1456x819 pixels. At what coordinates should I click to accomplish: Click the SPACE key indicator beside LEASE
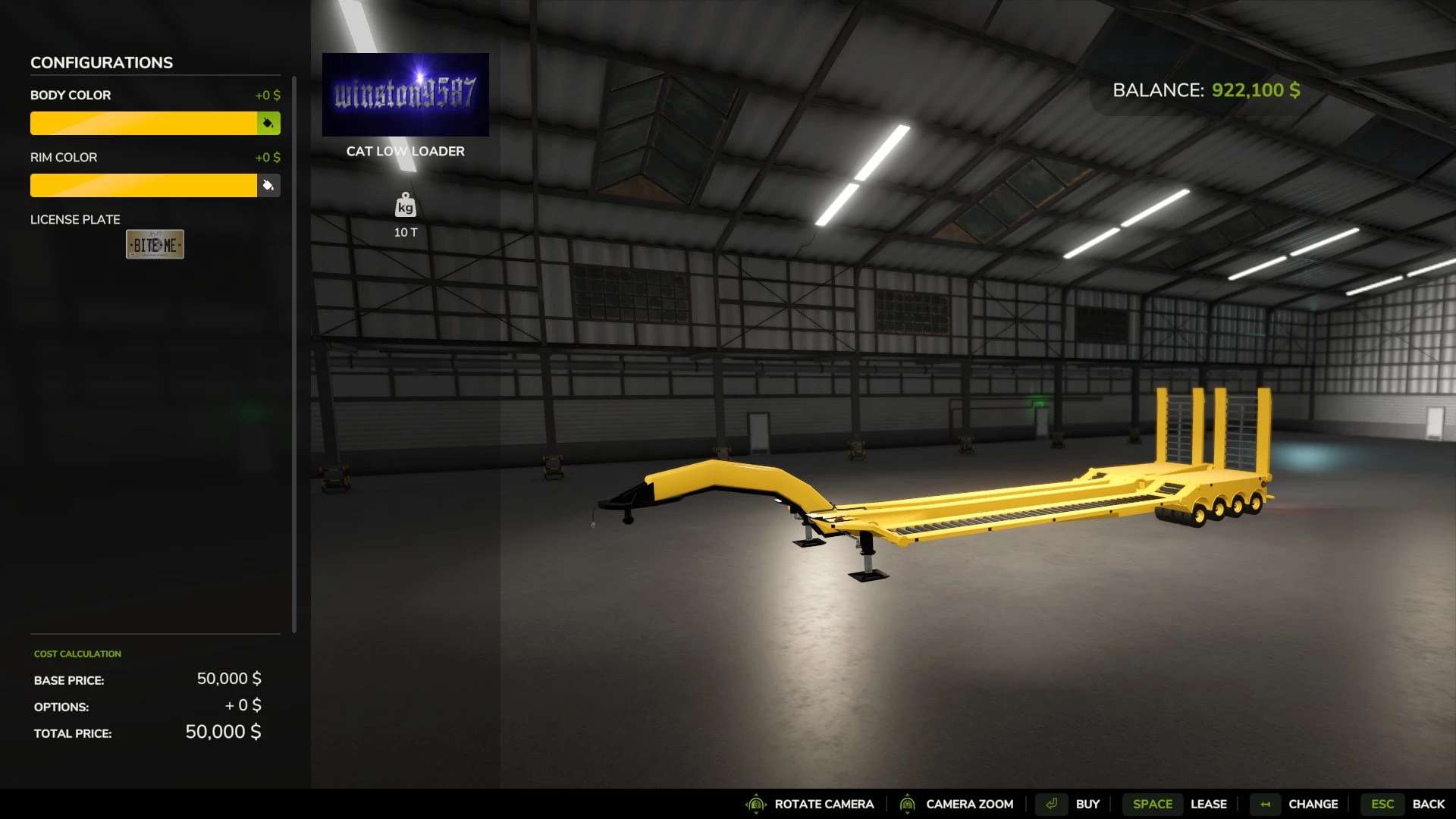[1151, 804]
